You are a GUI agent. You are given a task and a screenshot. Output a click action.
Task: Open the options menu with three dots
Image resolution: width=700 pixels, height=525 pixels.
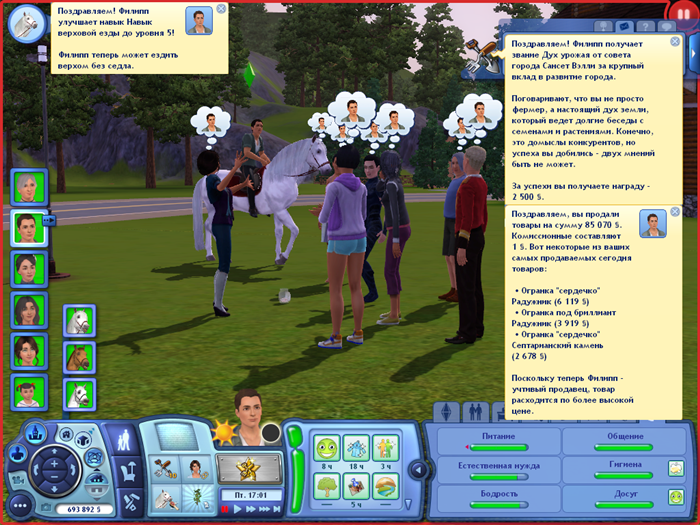[19, 506]
